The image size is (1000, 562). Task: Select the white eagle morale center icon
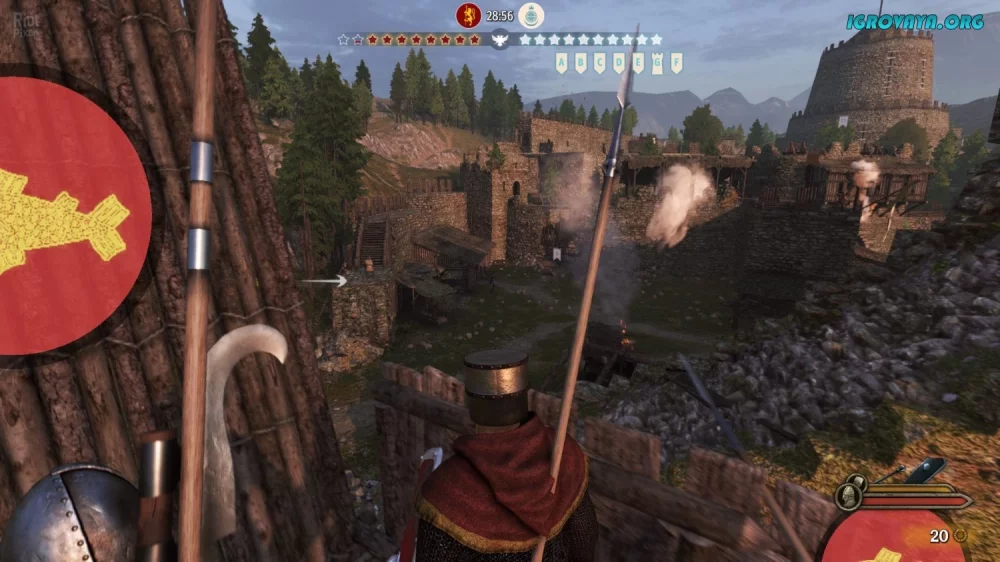point(500,40)
